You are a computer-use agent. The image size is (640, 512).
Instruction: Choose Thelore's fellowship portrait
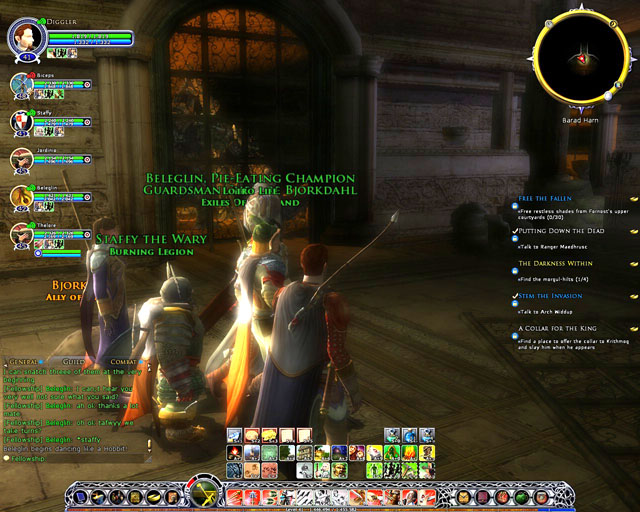coord(22,234)
